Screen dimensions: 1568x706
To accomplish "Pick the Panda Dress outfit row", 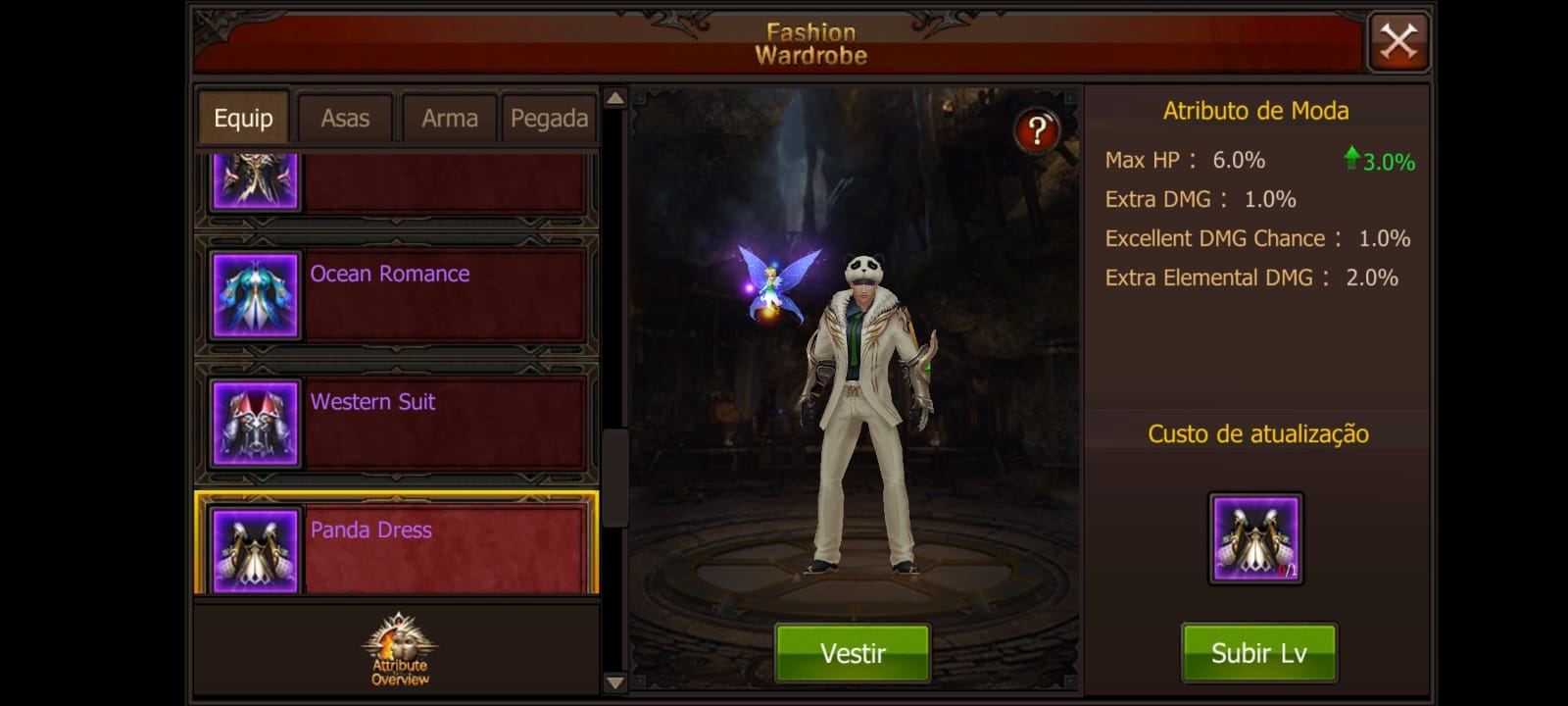I will tap(397, 545).
